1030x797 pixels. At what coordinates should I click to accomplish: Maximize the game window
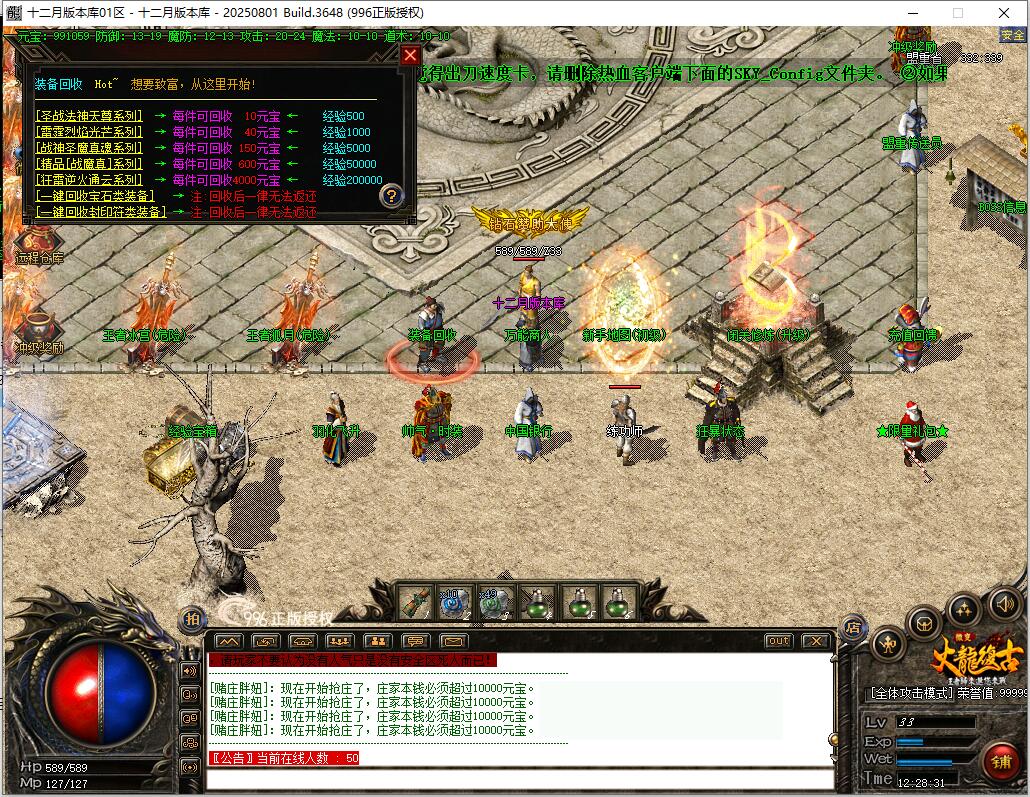[957, 13]
